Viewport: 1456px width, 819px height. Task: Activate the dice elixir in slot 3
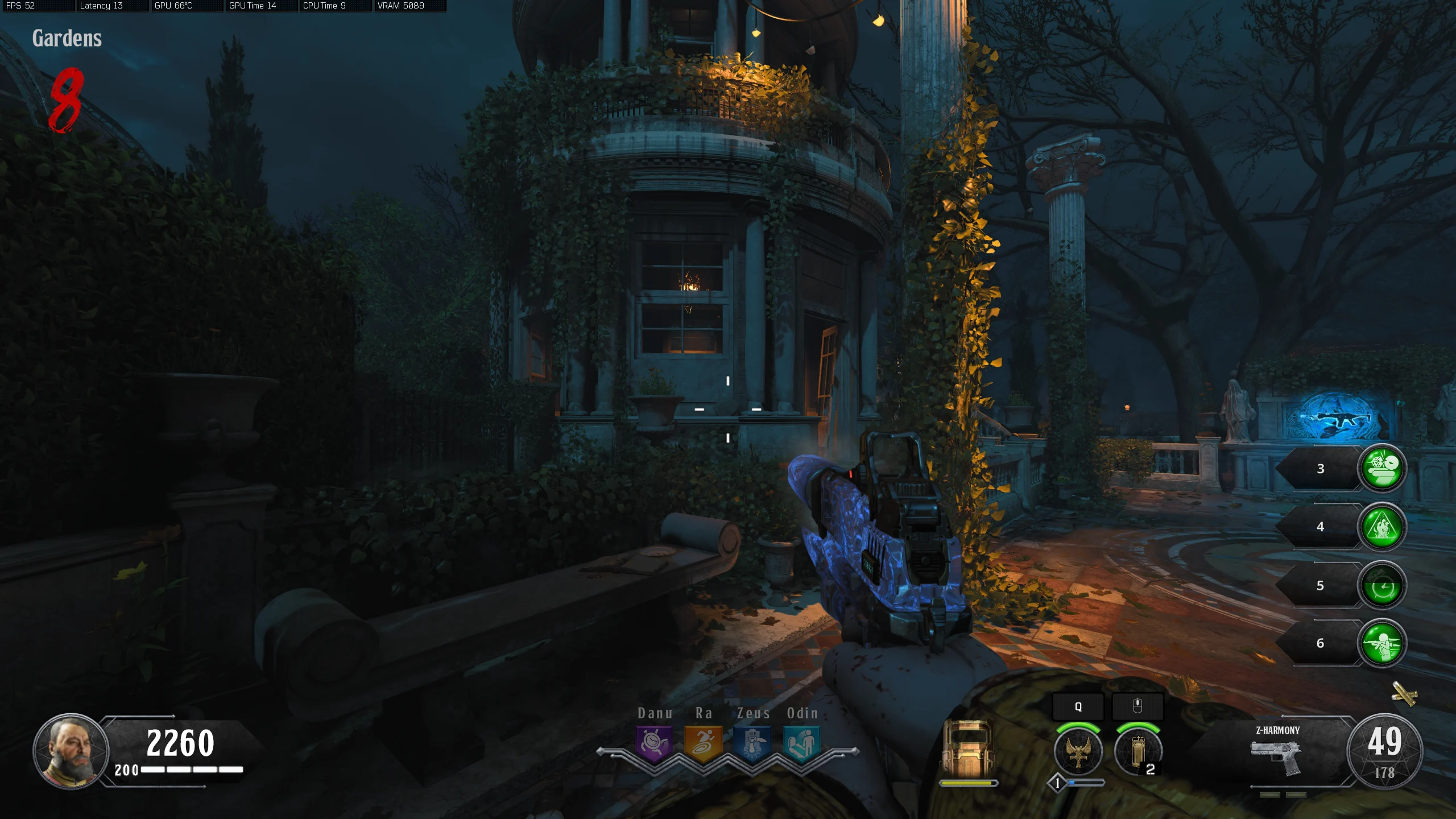point(1382,468)
